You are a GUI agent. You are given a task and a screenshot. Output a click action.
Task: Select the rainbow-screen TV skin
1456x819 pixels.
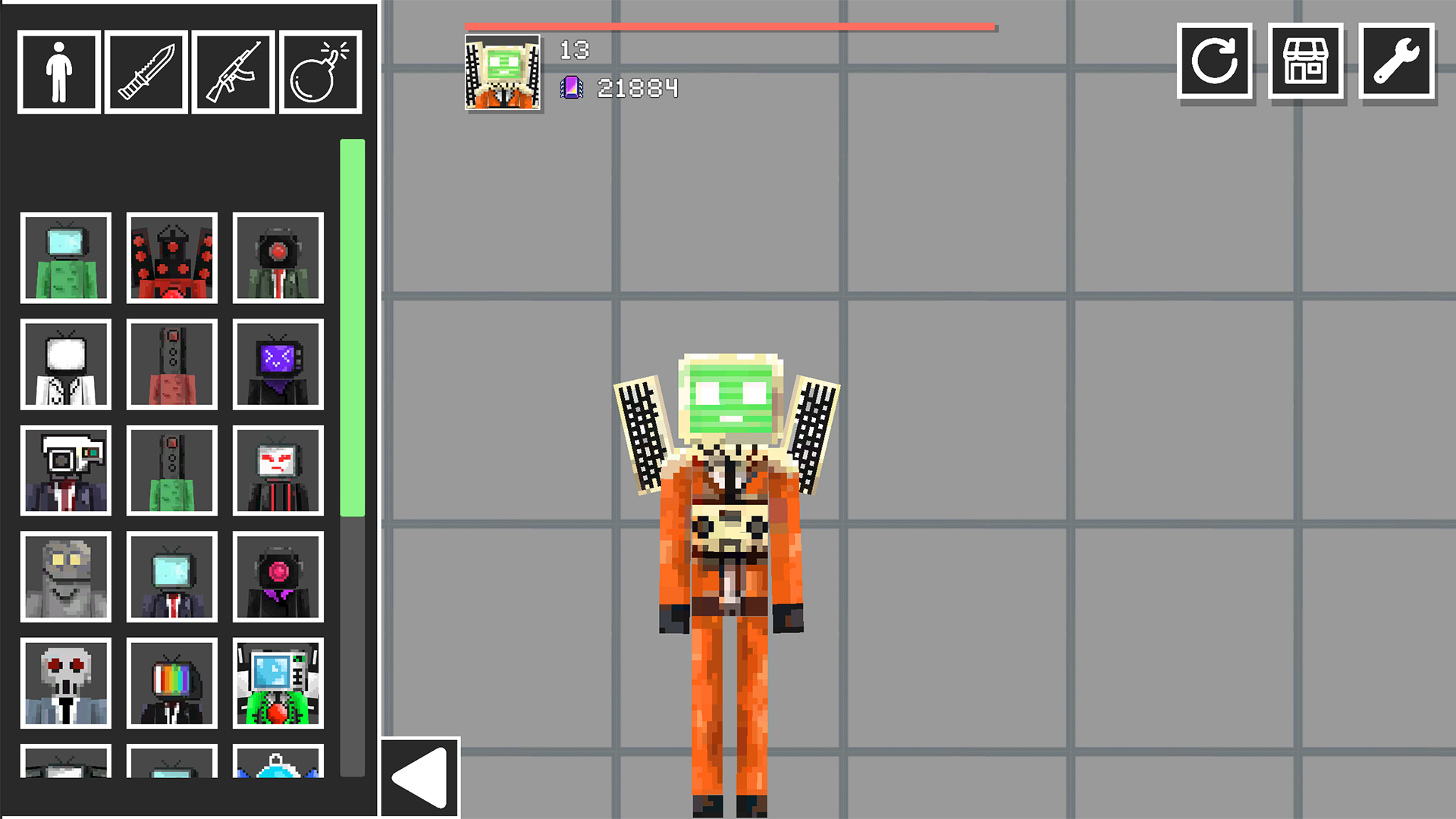[172, 683]
